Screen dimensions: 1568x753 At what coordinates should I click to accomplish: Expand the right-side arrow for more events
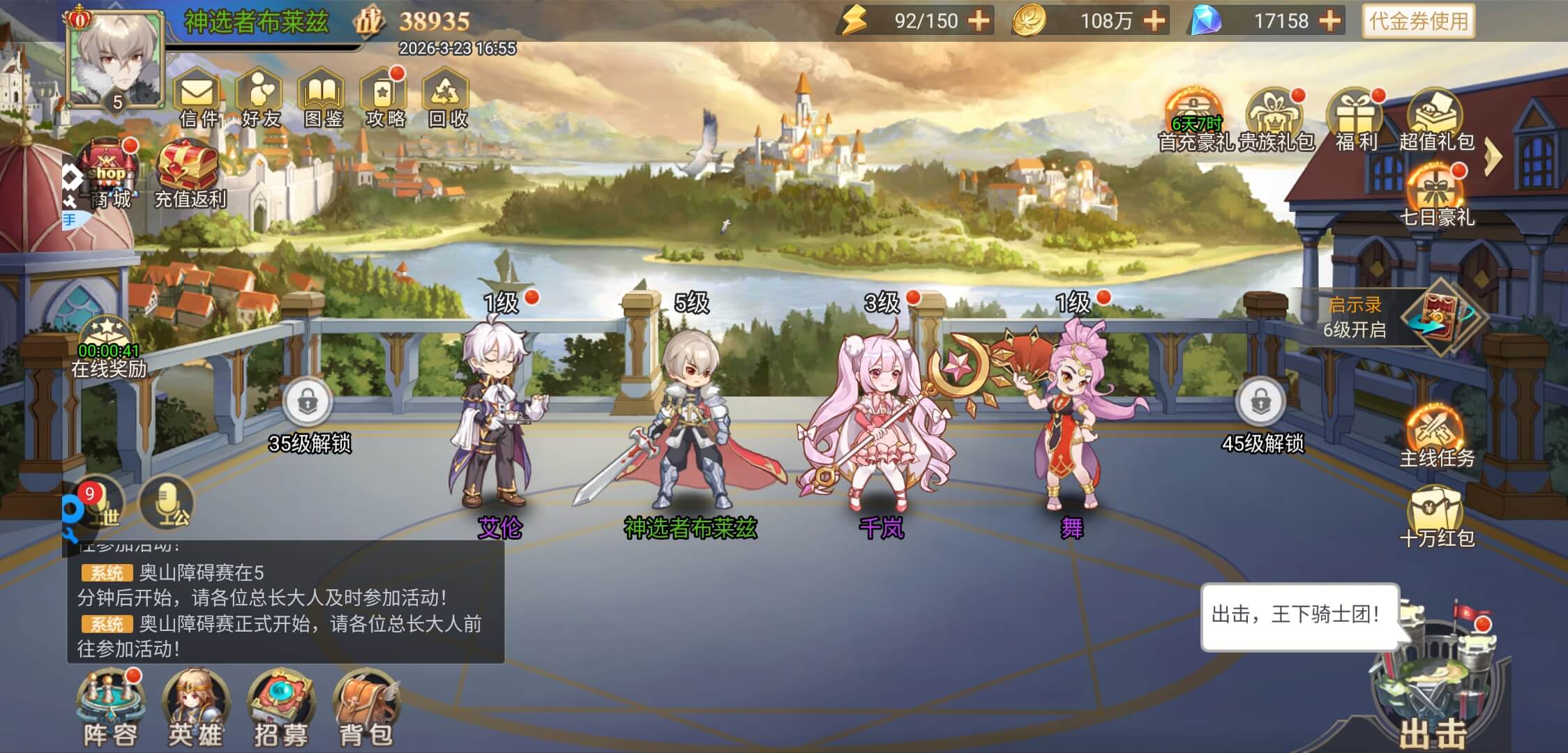(1492, 157)
